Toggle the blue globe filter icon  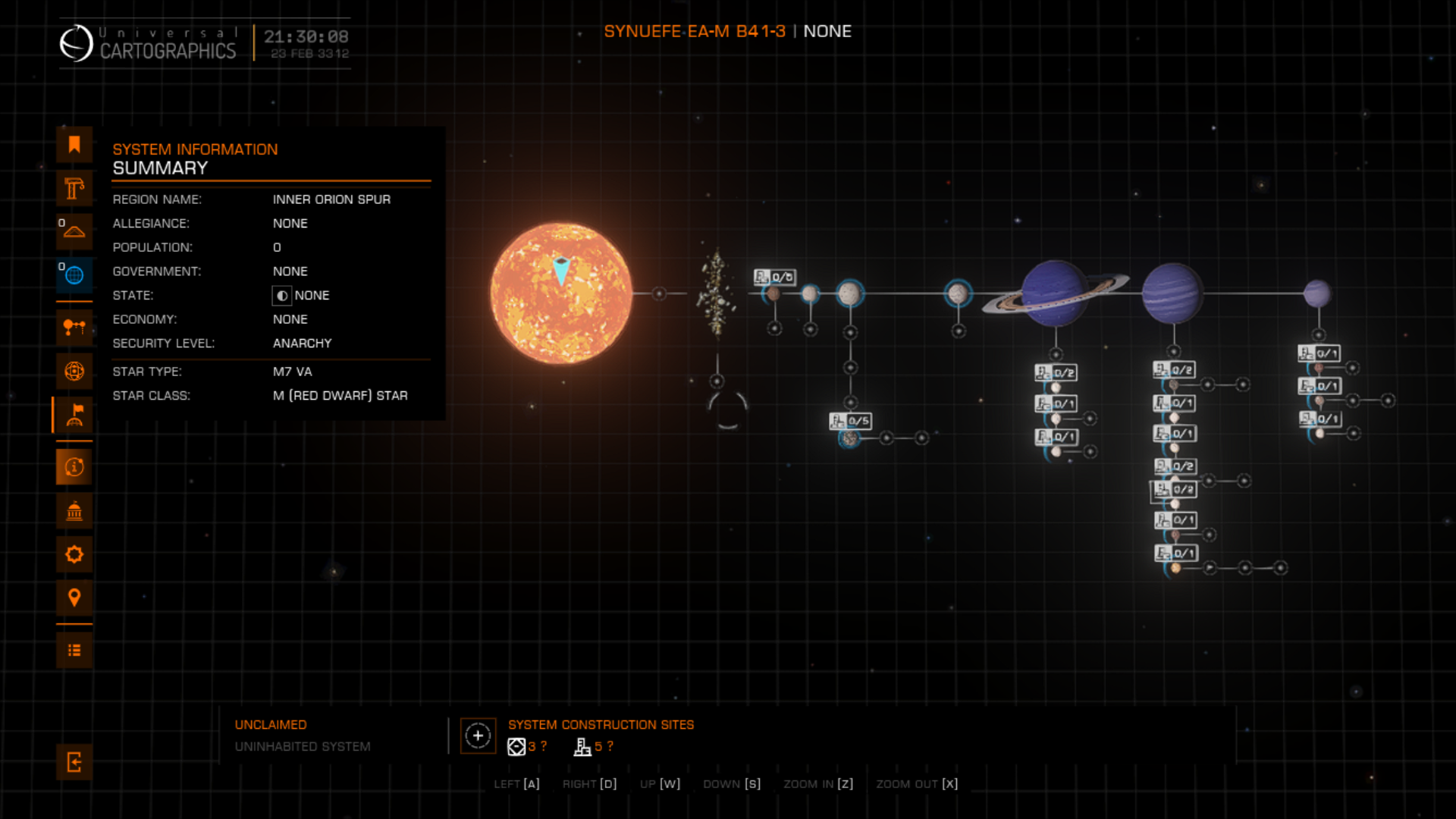[74, 275]
